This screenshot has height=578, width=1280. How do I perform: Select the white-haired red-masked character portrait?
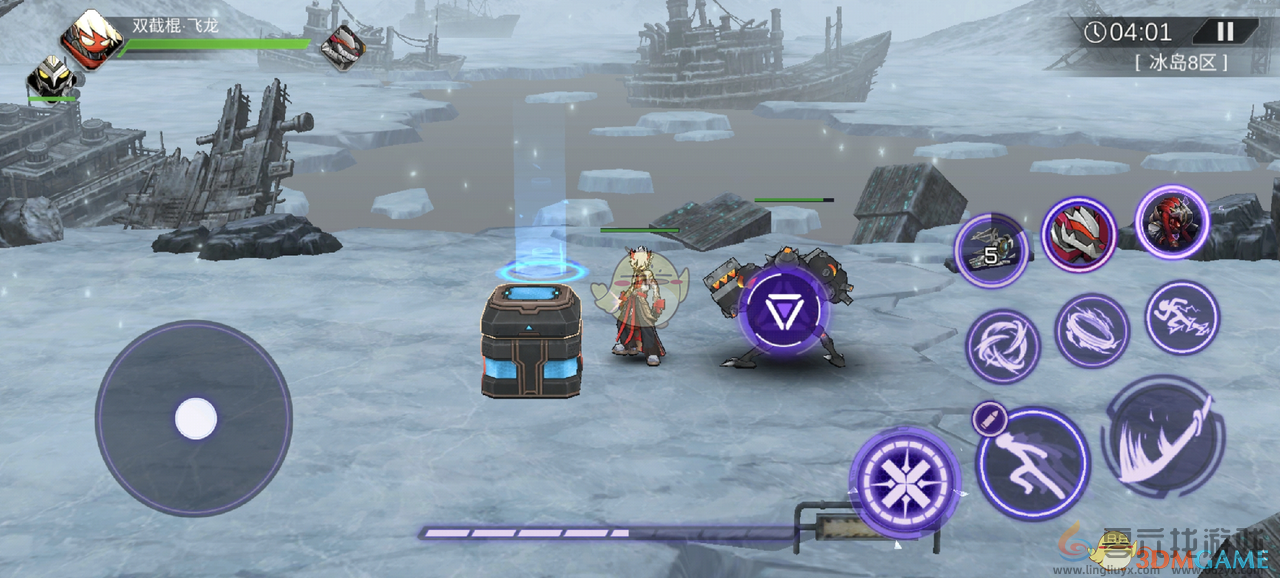(x=91, y=37)
